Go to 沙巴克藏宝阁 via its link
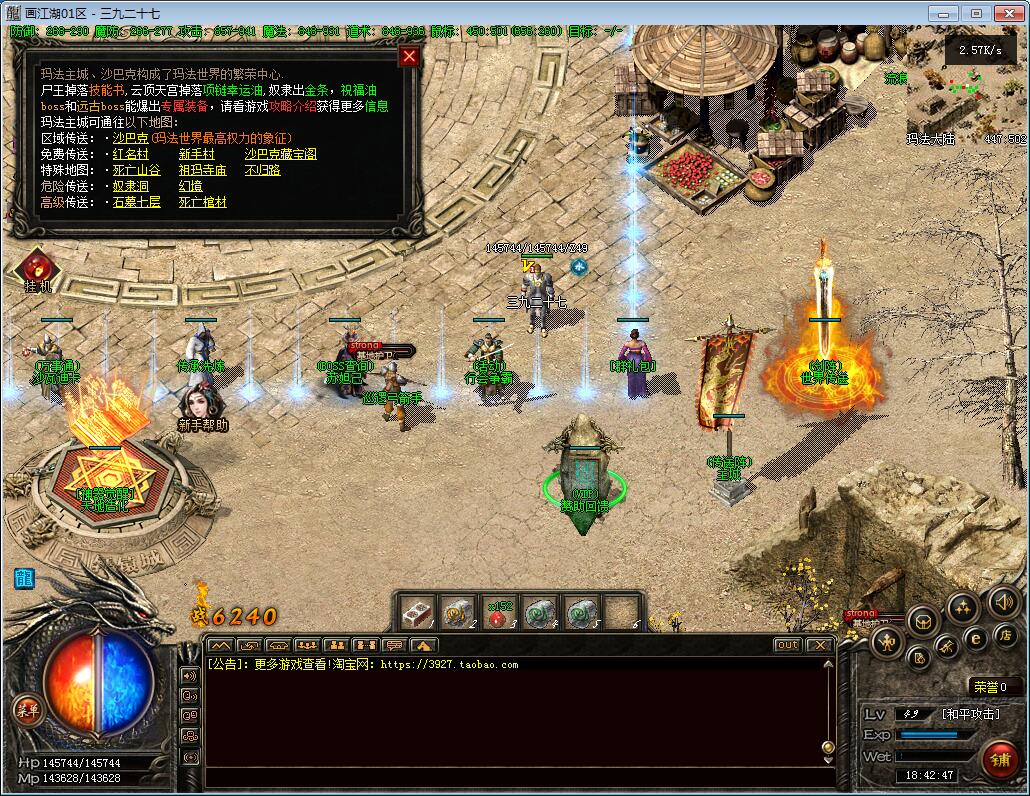Image resolution: width=1030 pixels, height=796 pixels. click(x=280, y=154)
